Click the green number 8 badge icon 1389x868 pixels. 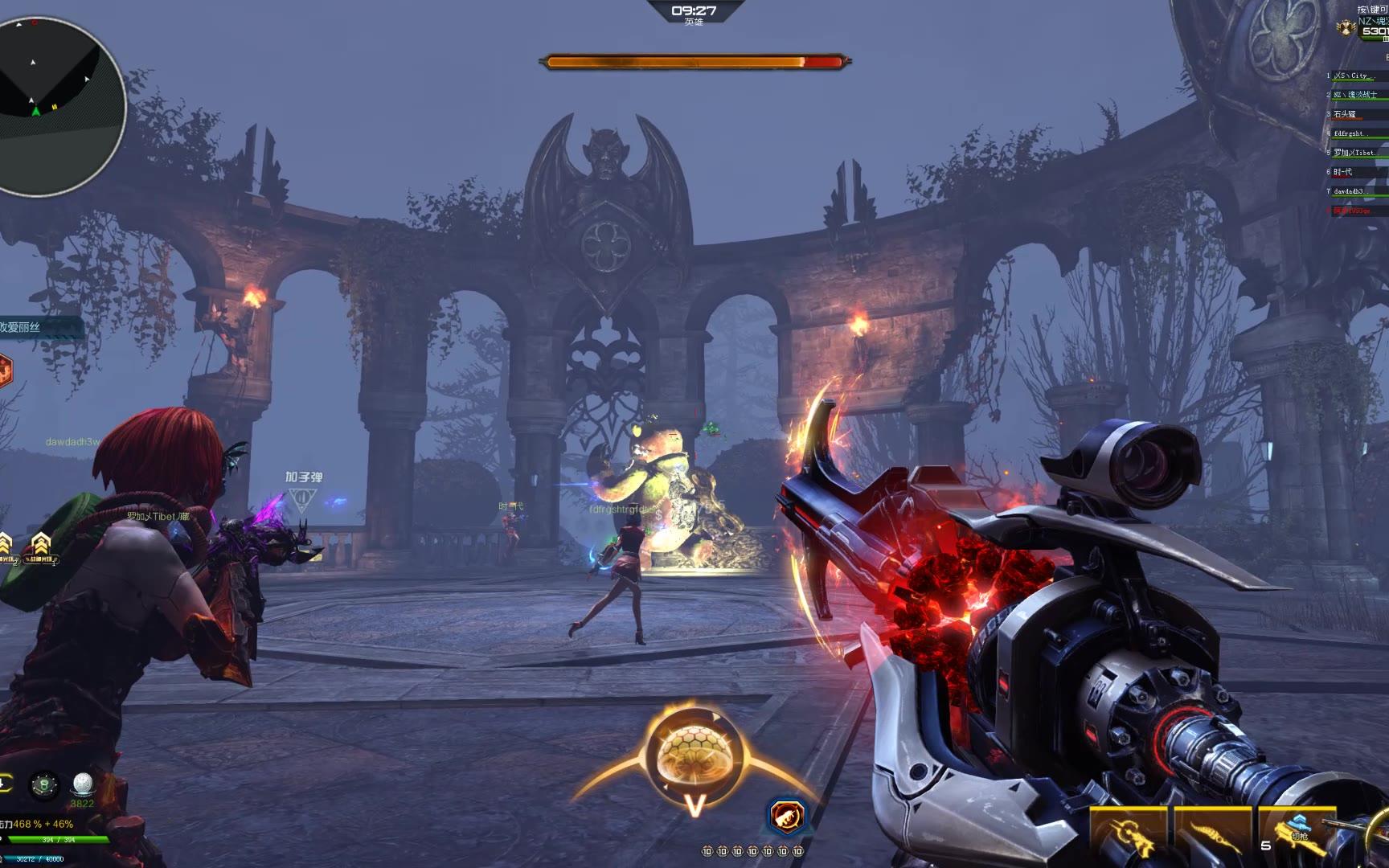click(x=44, y=785)
